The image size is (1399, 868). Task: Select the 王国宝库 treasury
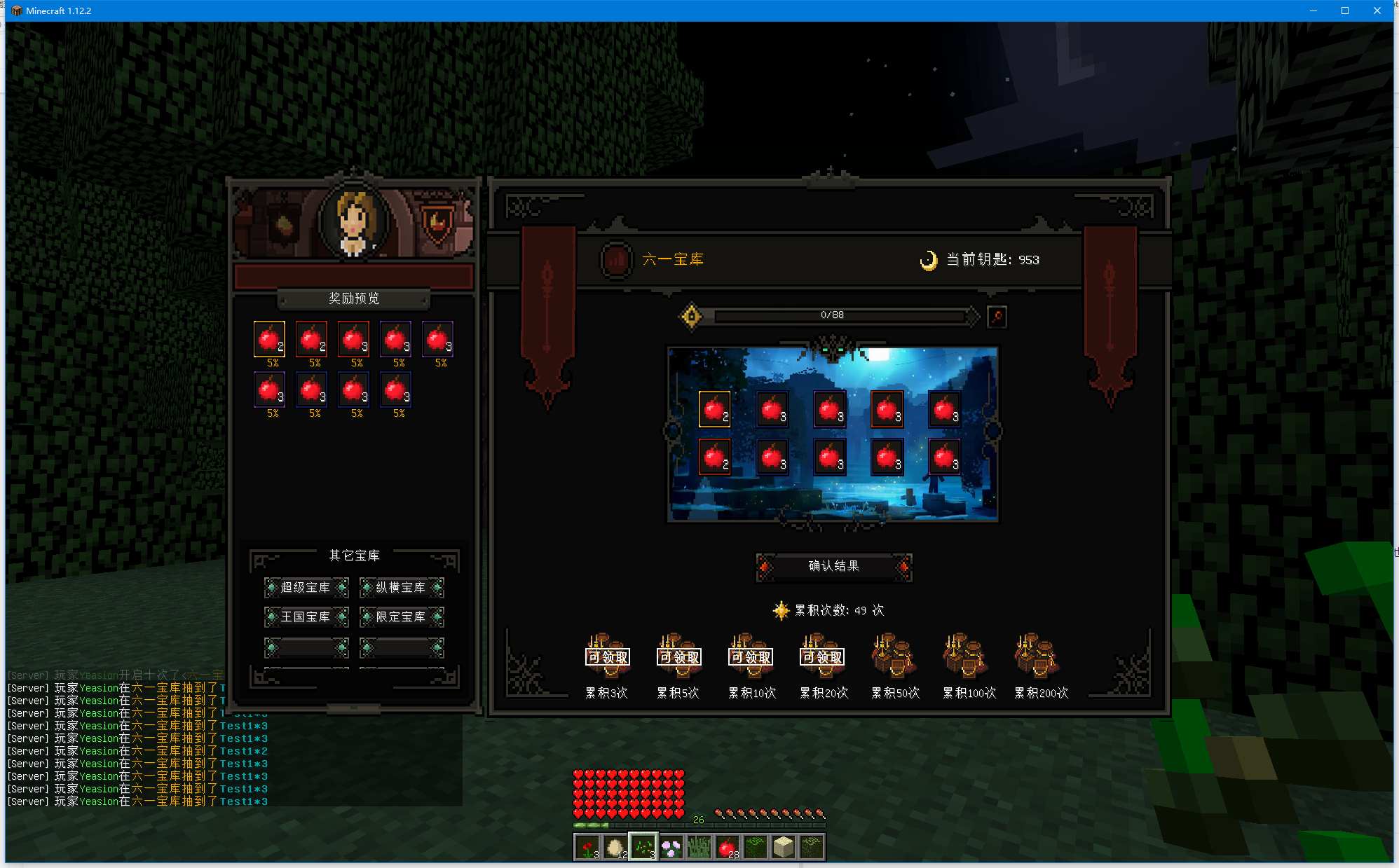tap(306, 617)
